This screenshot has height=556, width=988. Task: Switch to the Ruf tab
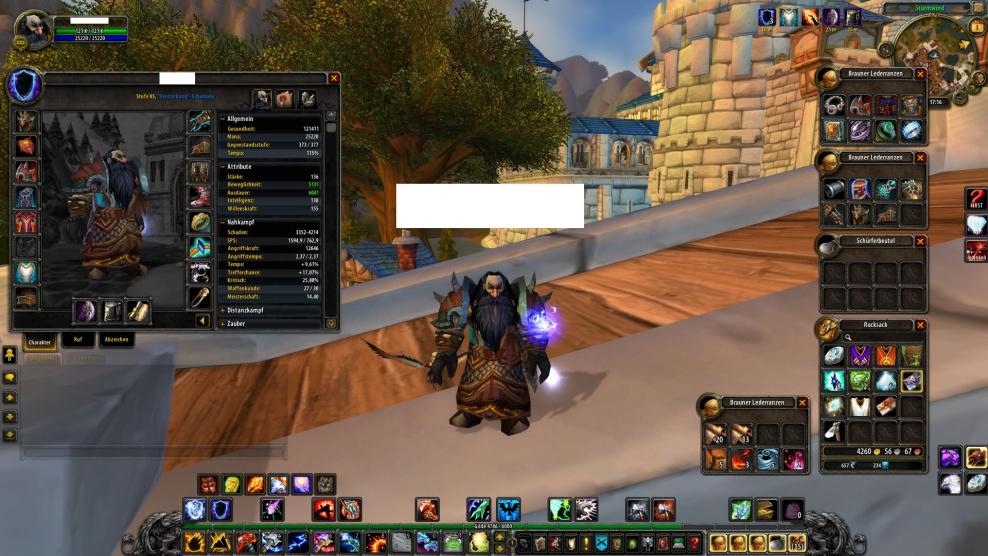tap(78, 340)
